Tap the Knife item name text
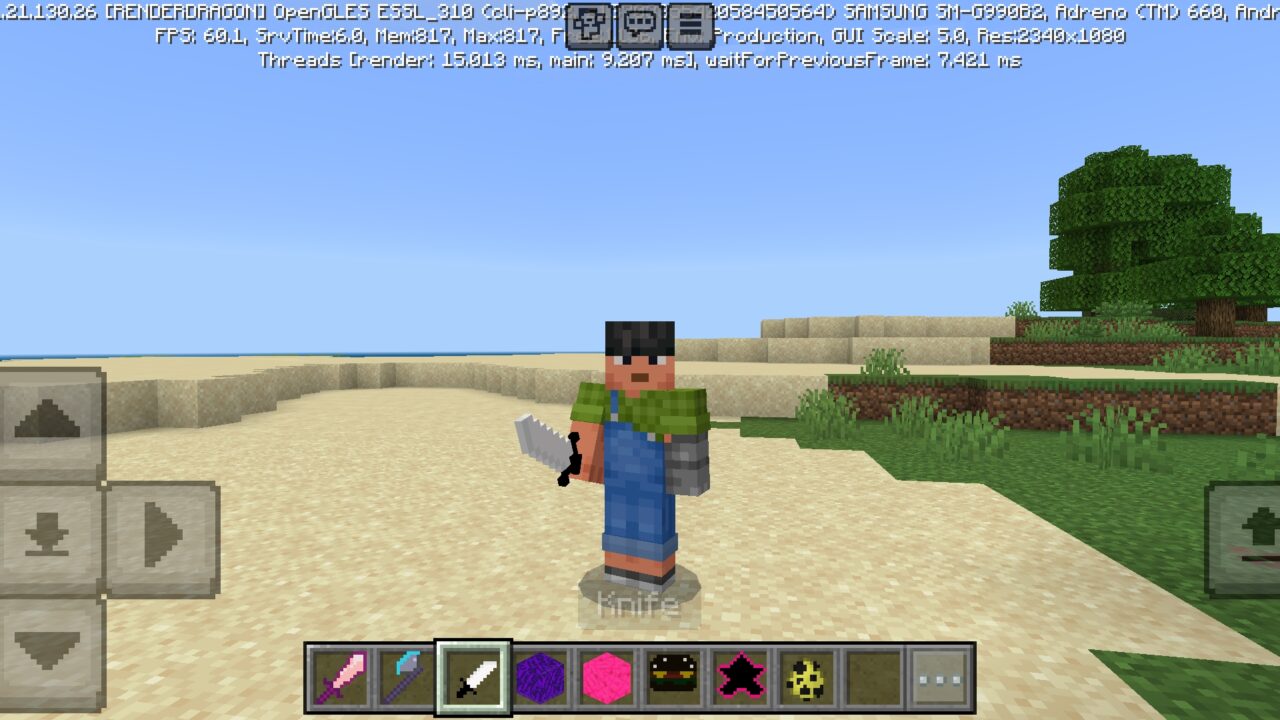This screenshot has height=720, width=1280. (638, 604)
